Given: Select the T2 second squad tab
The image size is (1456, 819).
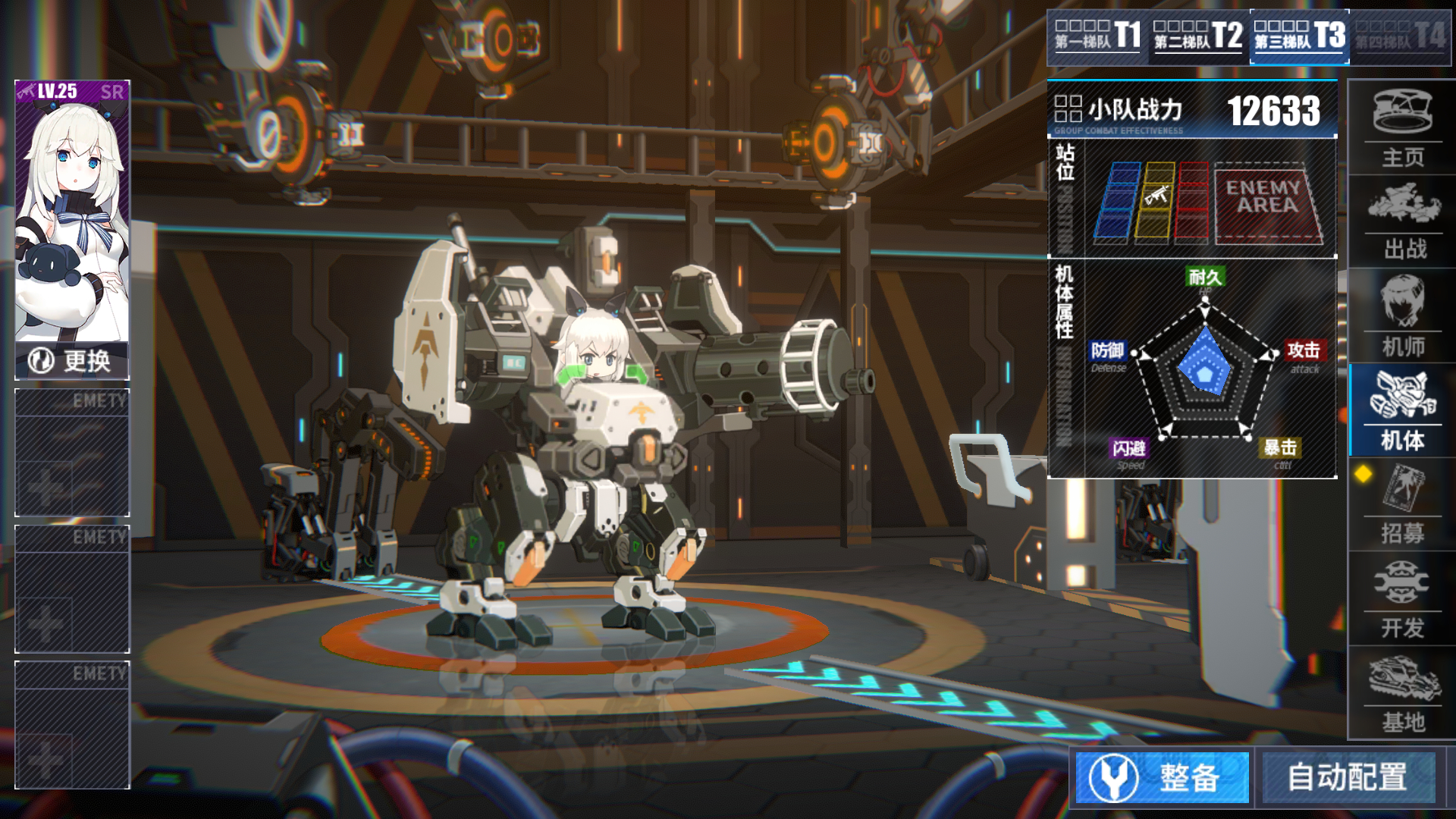Looking at the screenshot, I should pyautogui.click(x=1197, y=36).
